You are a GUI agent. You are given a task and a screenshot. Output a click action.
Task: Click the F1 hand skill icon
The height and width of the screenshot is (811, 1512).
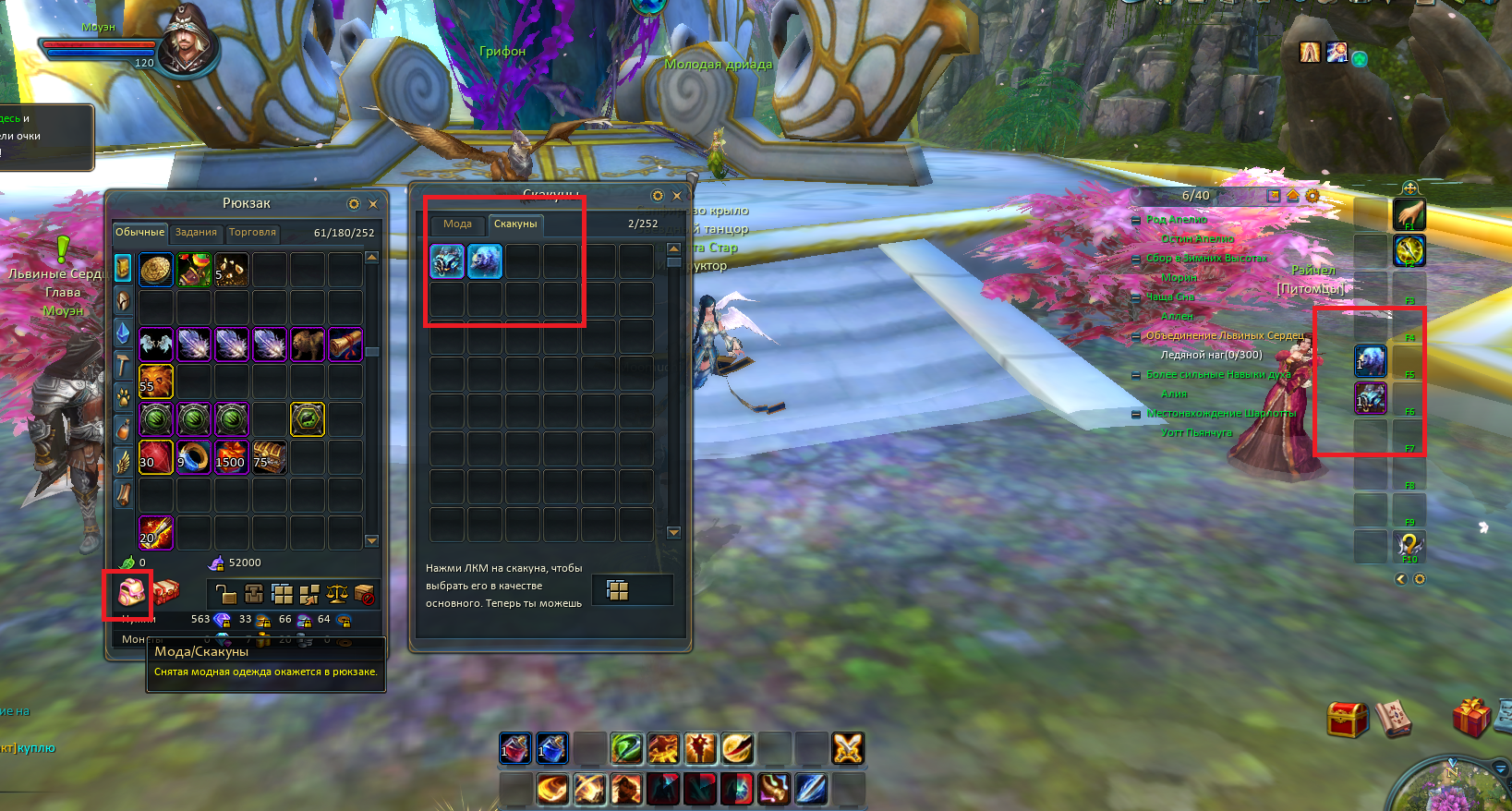coord(1409,214)
